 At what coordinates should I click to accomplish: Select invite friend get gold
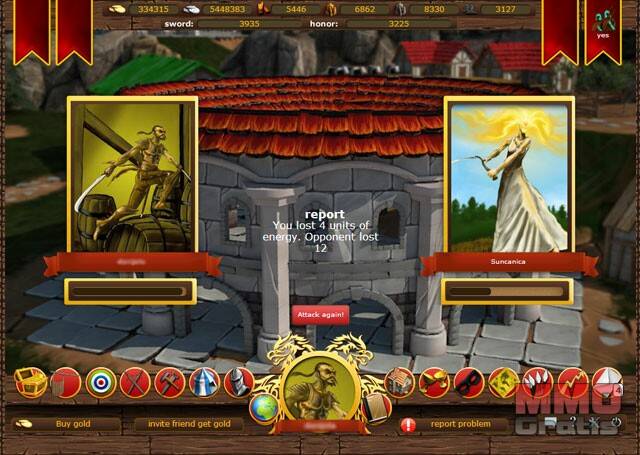click(189, 424)
